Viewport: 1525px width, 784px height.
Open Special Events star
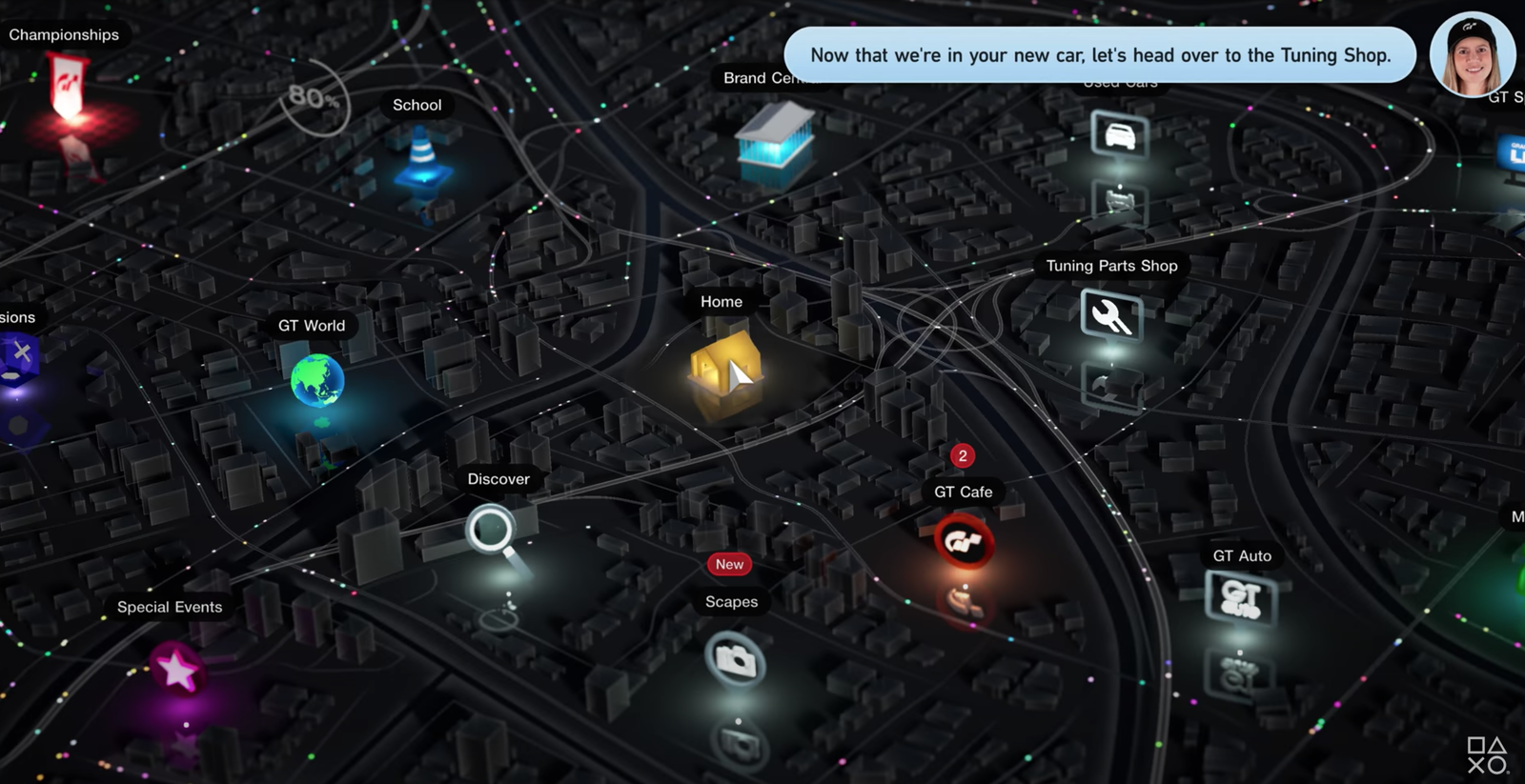point(177,669)
